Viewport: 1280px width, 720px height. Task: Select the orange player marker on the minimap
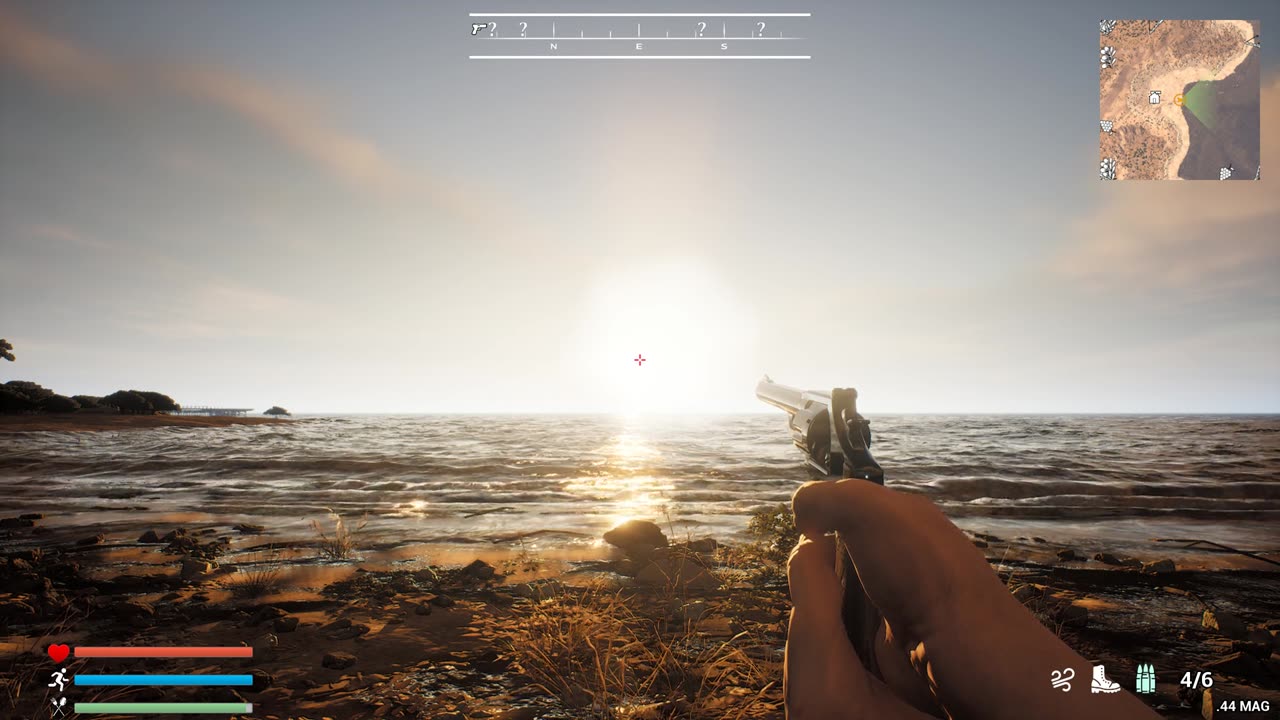[1179, 99]
